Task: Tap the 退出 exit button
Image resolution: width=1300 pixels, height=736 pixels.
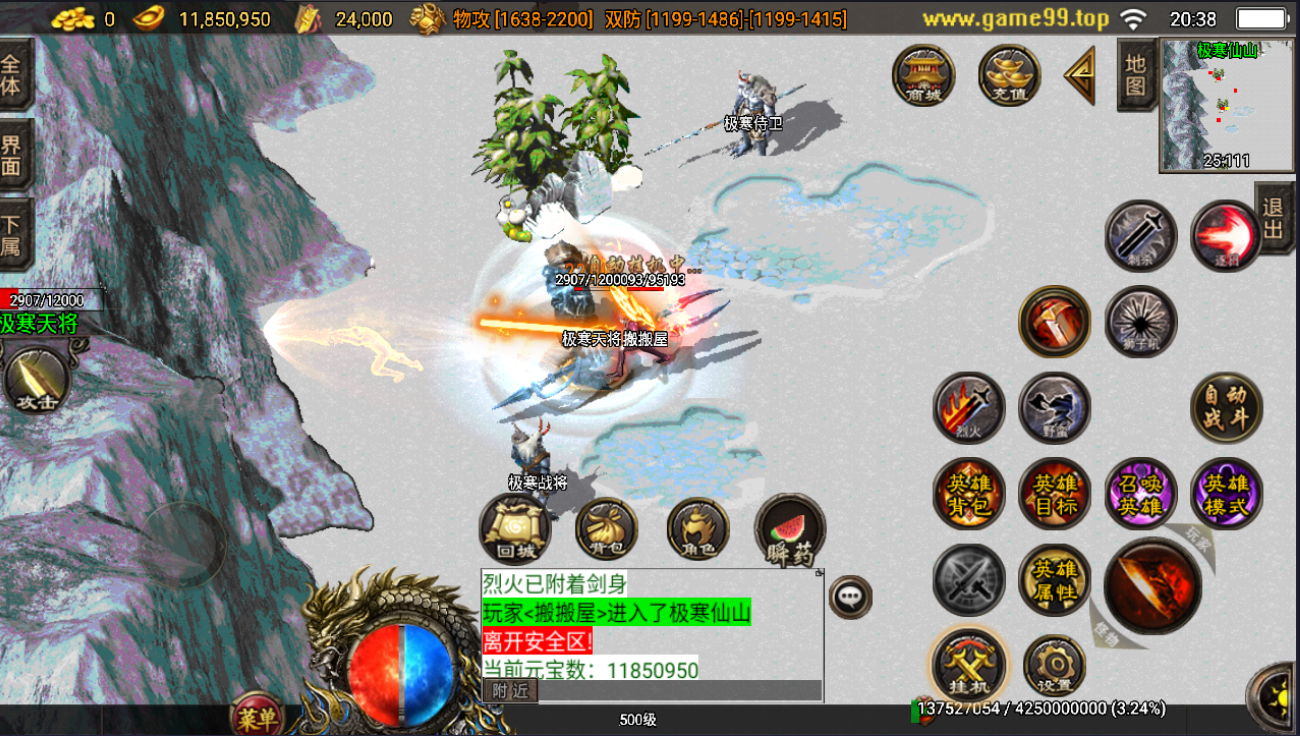Action: (x=1274, y=218)
